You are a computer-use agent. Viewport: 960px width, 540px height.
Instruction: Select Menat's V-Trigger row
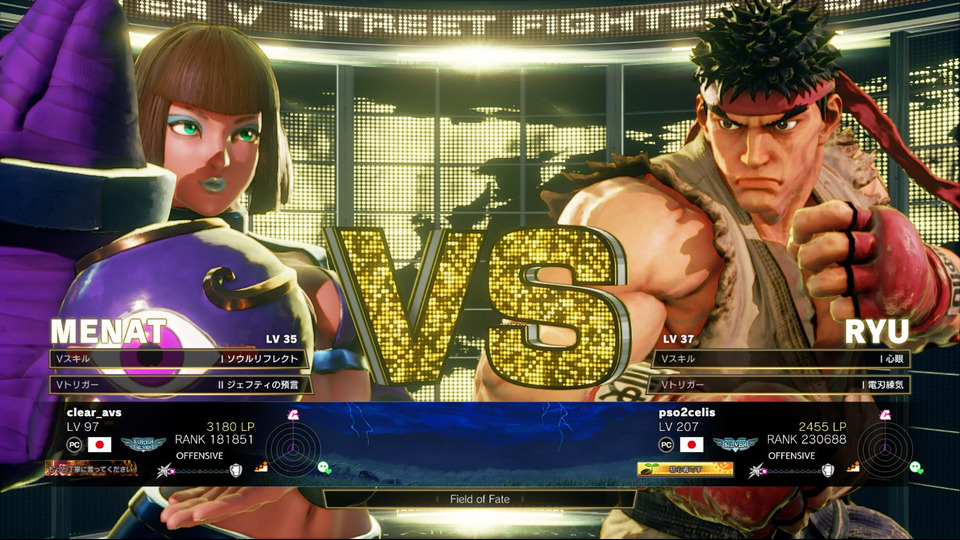[179, 384]
